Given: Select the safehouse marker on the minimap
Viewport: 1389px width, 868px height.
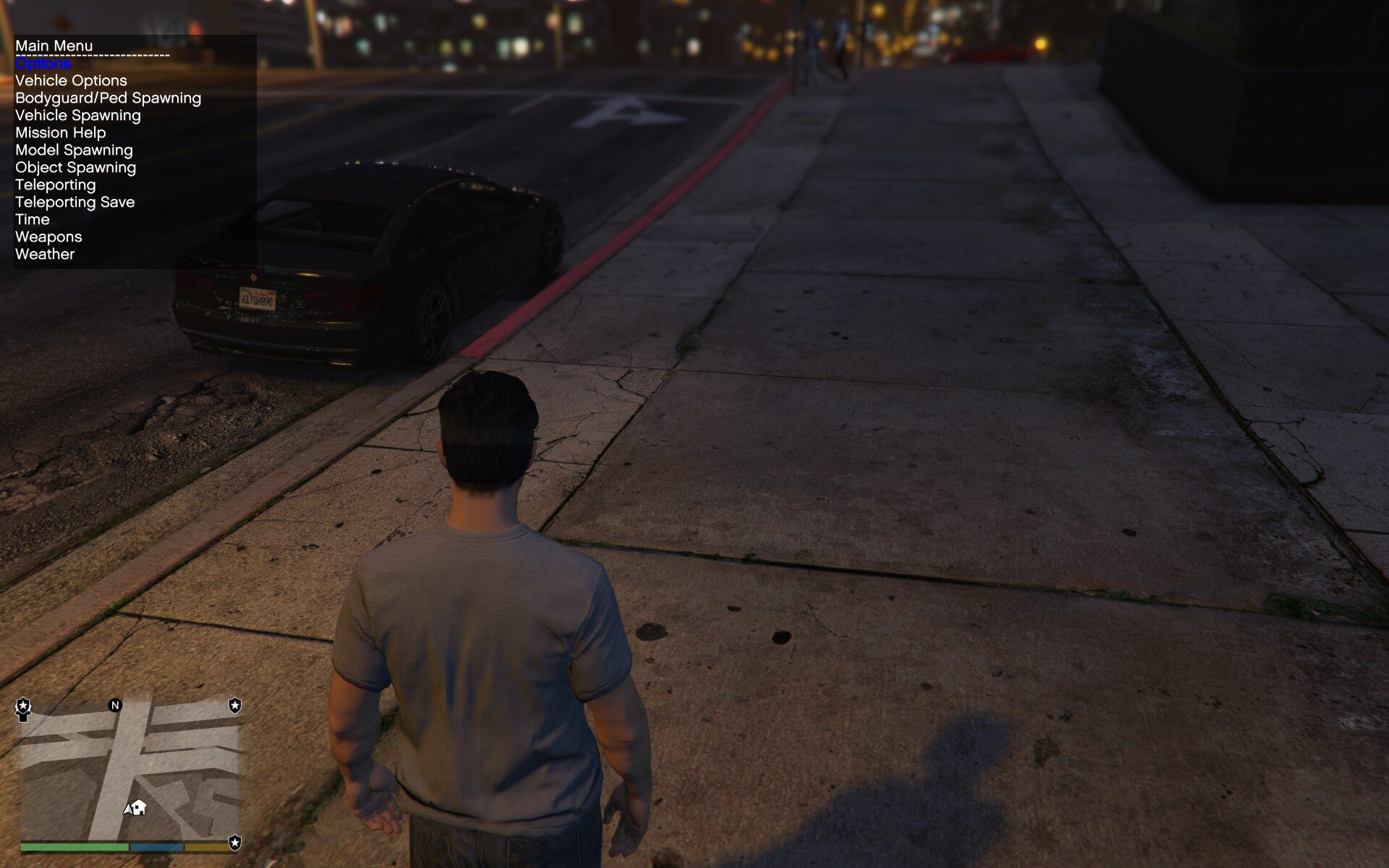Looking at the screenshot, I should 140,807.
